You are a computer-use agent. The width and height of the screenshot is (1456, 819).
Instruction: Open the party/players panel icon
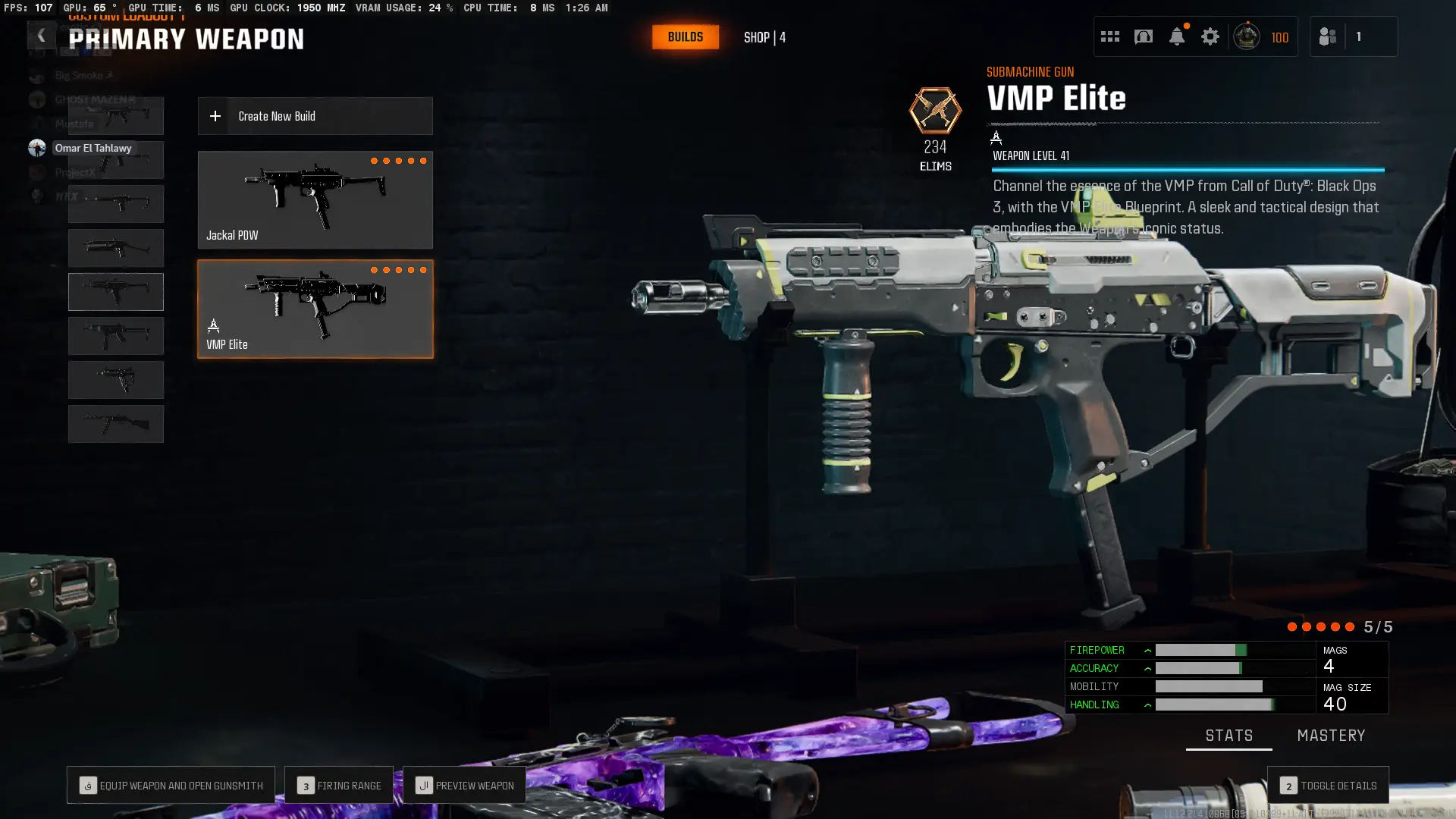(1328, 36)
